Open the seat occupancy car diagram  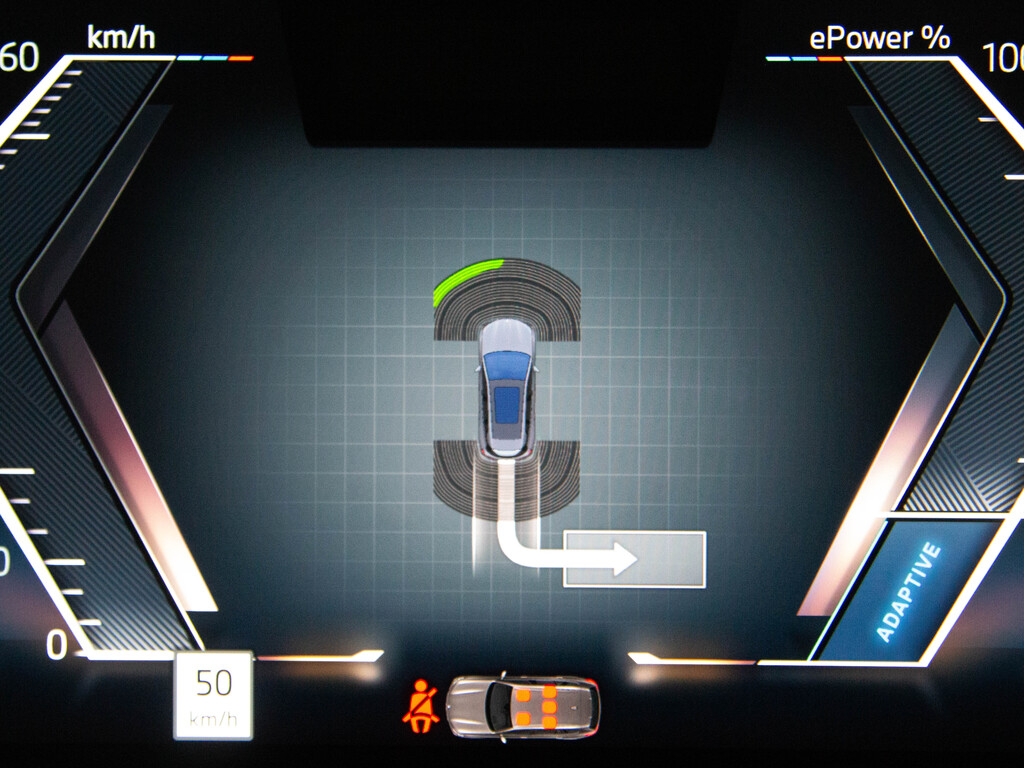coord(522,706)
